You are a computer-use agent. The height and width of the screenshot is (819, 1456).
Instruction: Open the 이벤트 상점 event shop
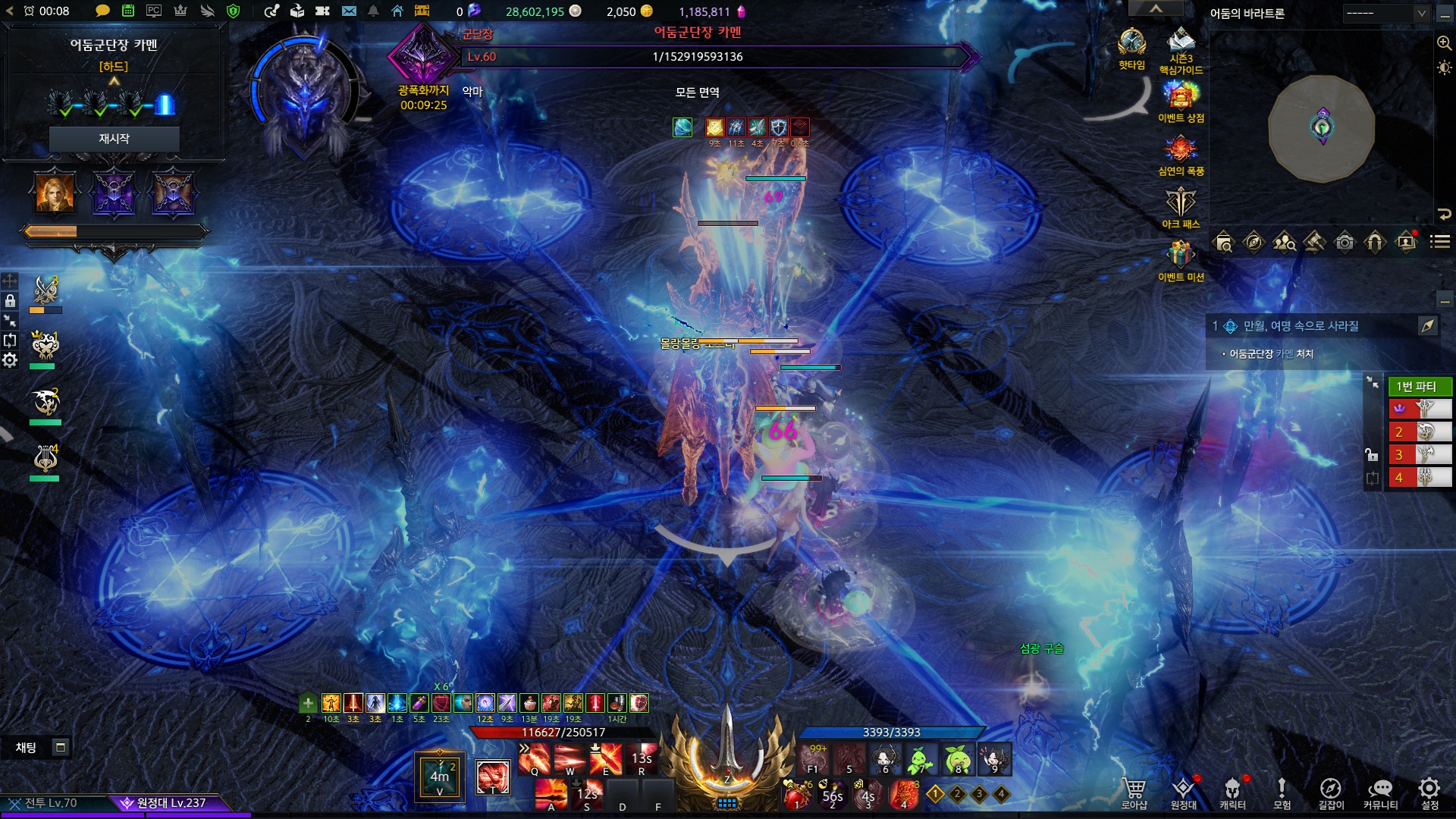[x=1181, y=97]
